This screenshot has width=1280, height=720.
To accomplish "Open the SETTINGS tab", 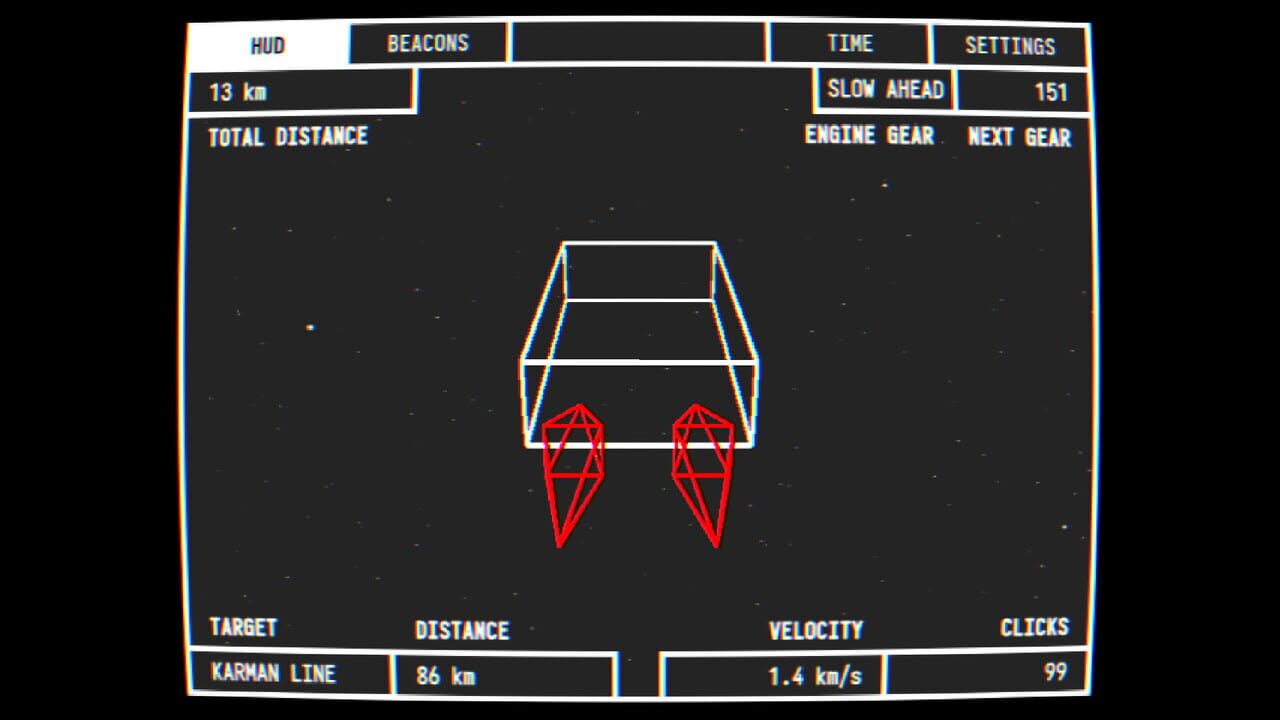I will (1010, 45).
